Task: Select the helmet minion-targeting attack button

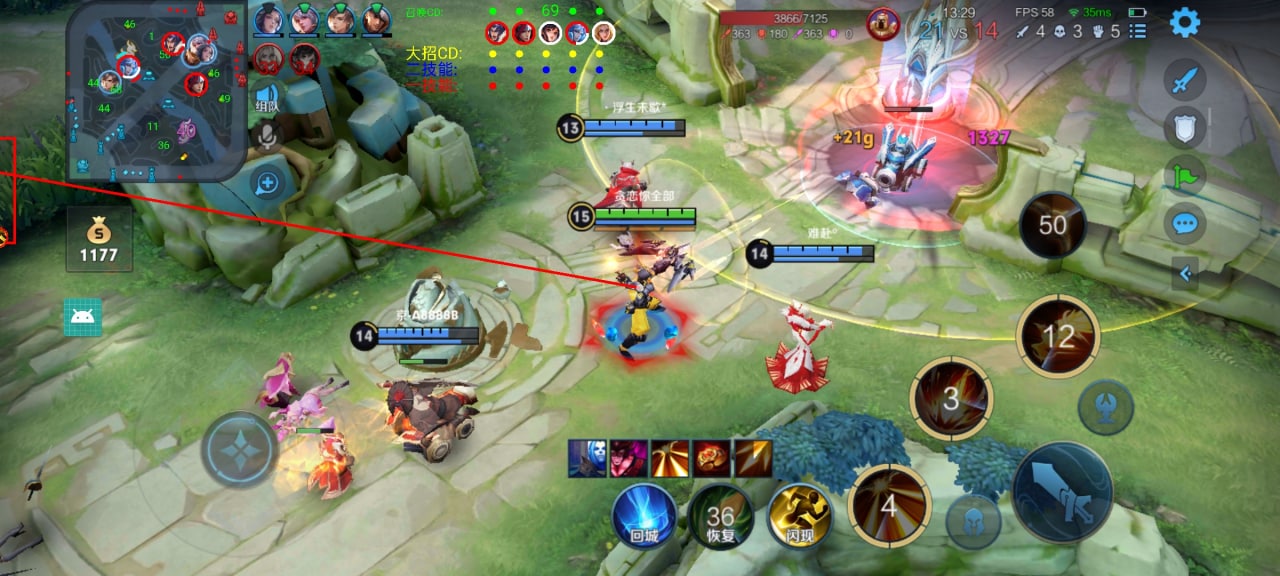Action: (973, 521)
